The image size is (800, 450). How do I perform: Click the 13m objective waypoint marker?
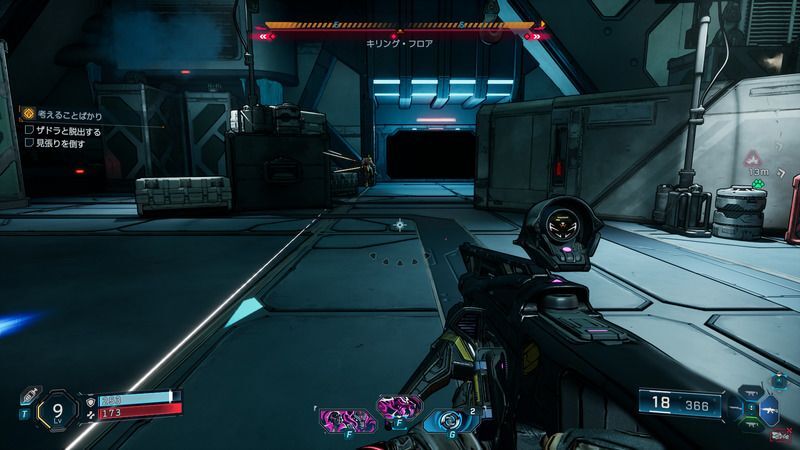[x=752, y=160]
